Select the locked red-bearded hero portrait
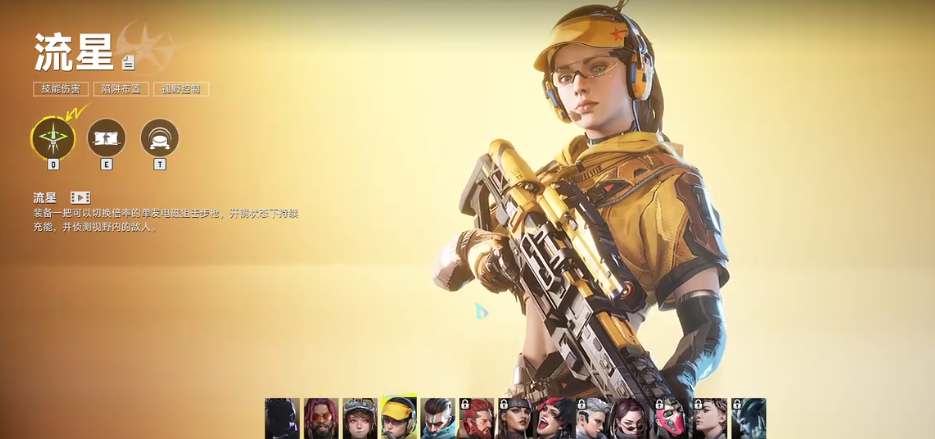This screenshot has width=935, height=439. [477, 418]
